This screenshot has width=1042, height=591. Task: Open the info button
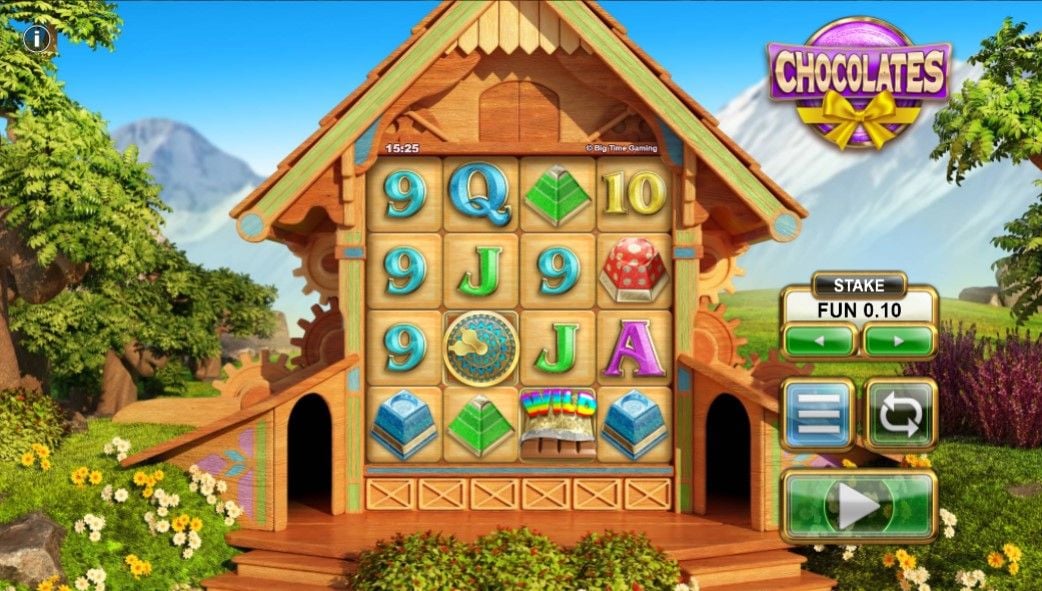click(x=38, y=39)
